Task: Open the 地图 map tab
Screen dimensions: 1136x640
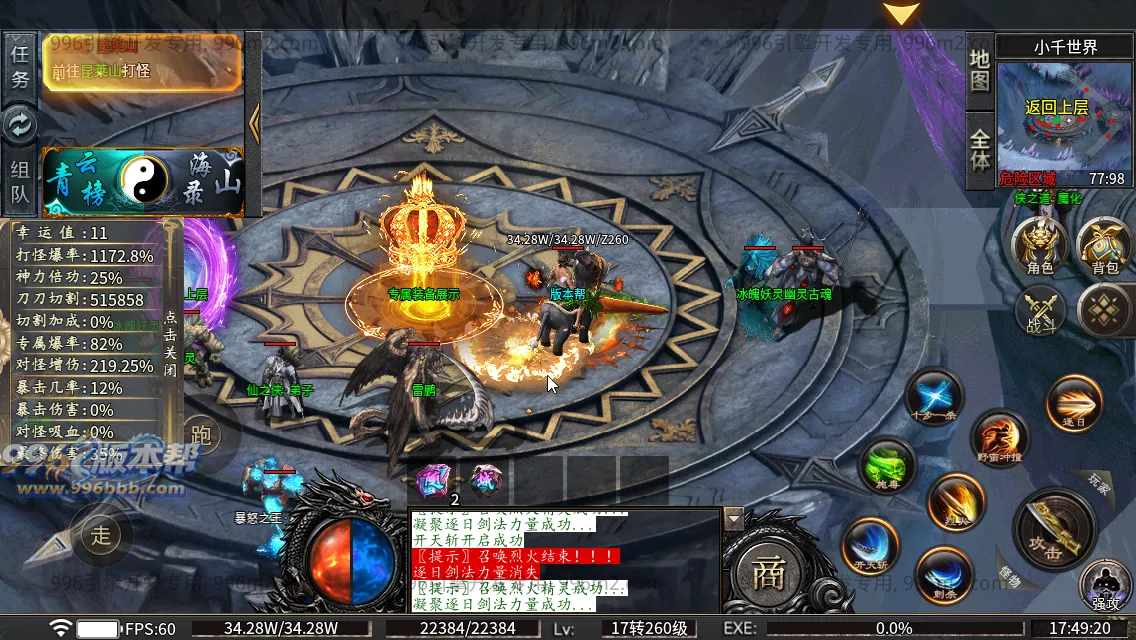Action: coord(980,68)
